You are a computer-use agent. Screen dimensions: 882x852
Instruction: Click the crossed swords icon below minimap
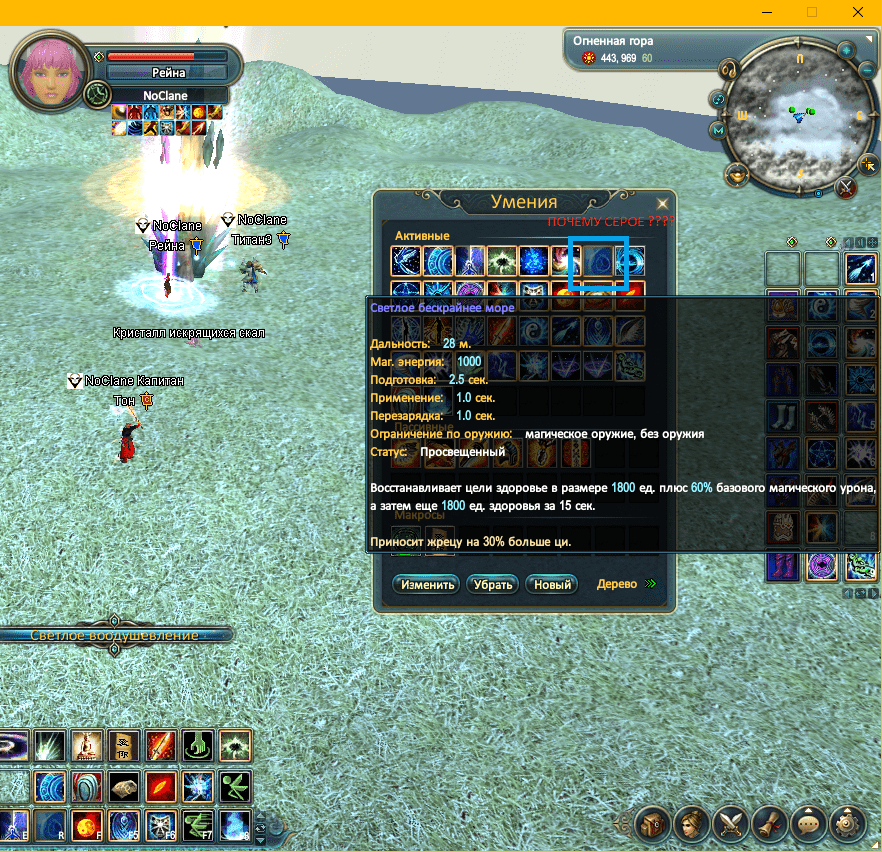[x=846, y=186]
